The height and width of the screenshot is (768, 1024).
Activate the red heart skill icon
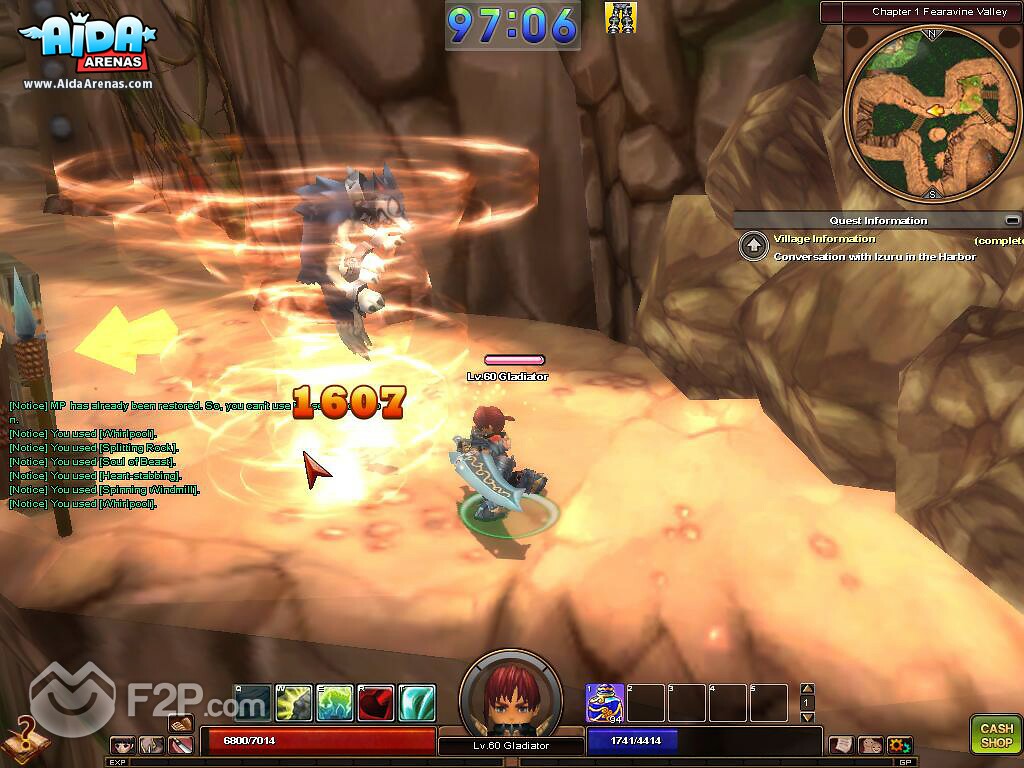click(x=376, y=703)
